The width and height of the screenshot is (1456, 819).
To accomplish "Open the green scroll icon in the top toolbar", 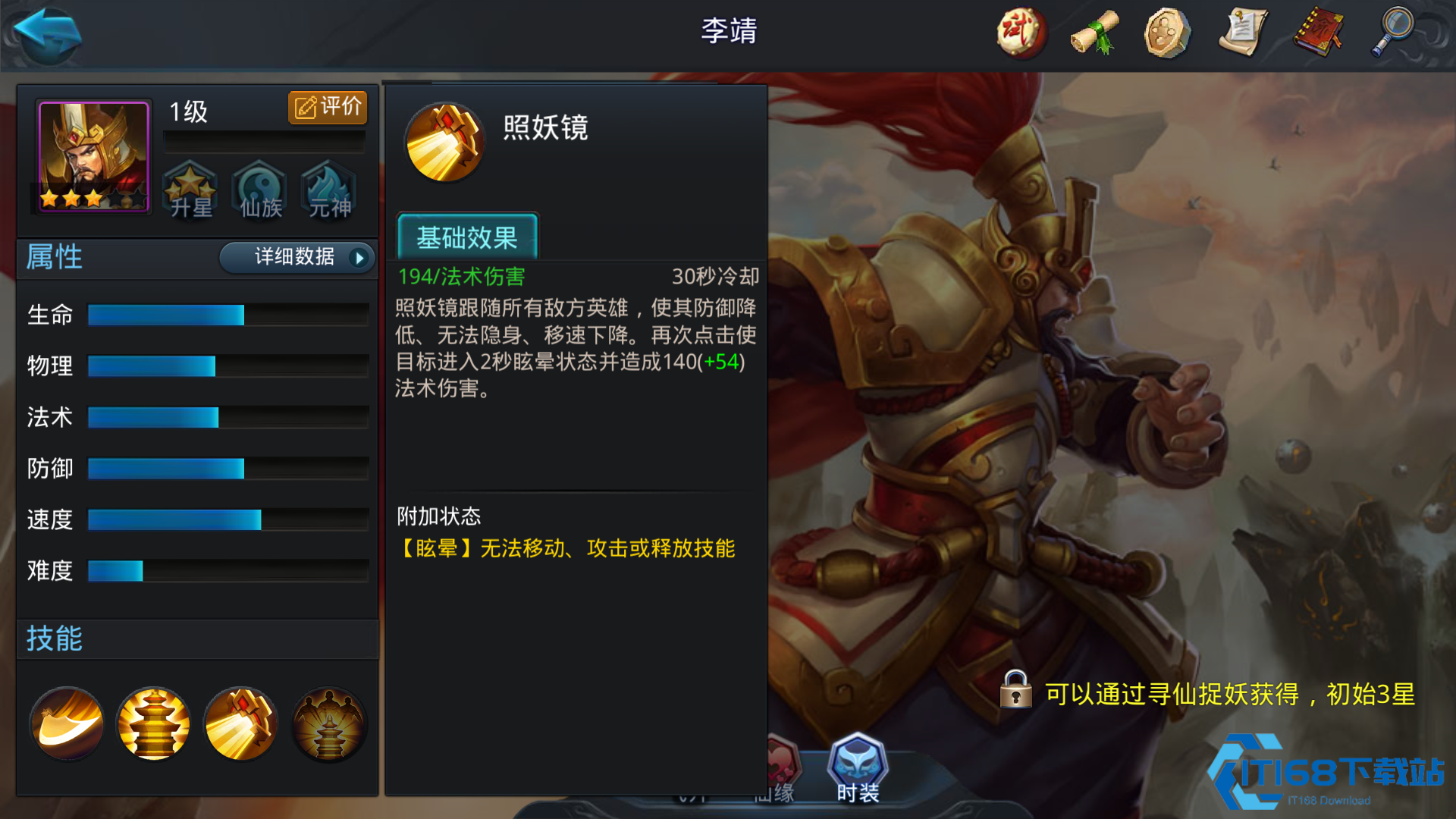I will point(1094,32).
